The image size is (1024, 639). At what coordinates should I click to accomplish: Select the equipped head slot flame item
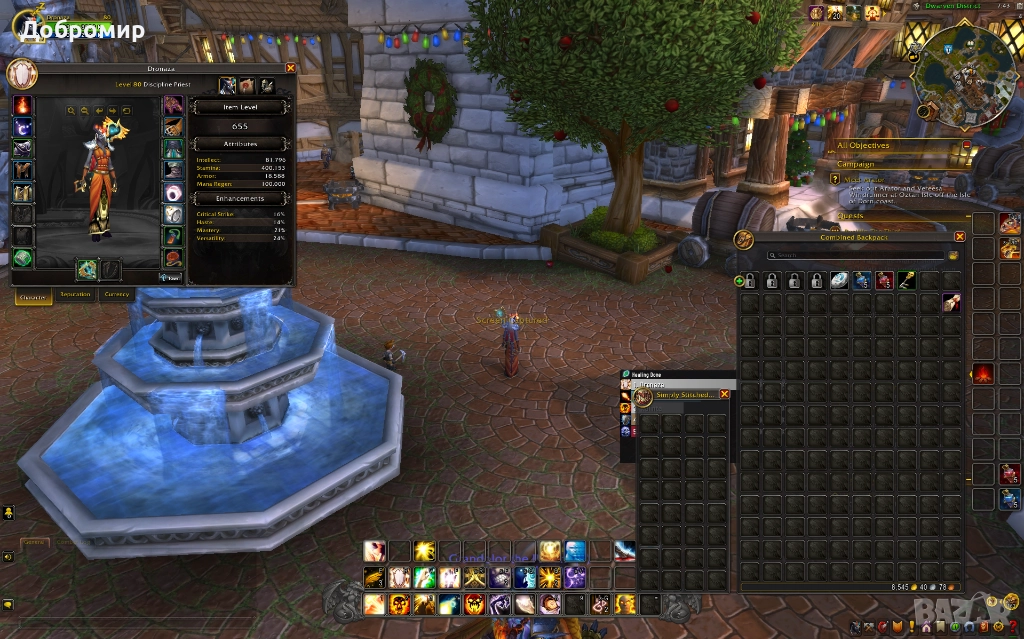click(22, 105)
